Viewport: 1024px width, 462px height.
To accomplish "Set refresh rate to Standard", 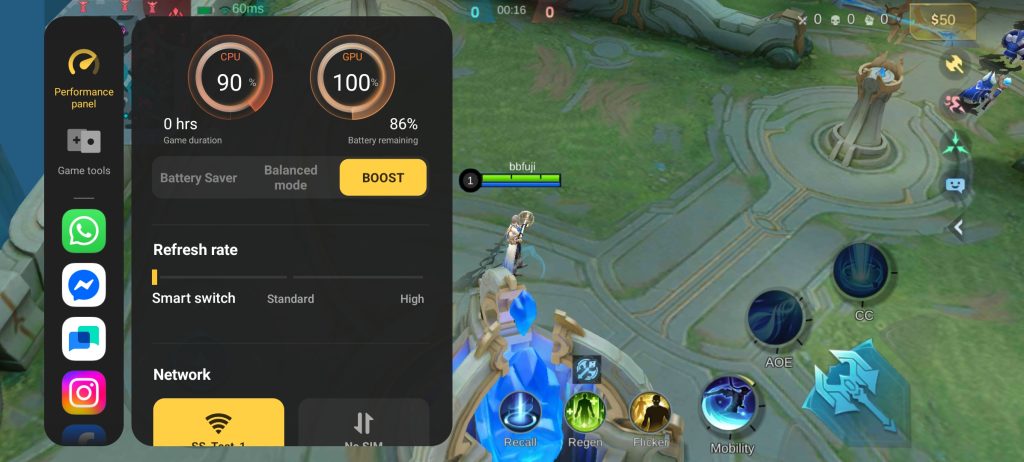I will coord(290,298).
